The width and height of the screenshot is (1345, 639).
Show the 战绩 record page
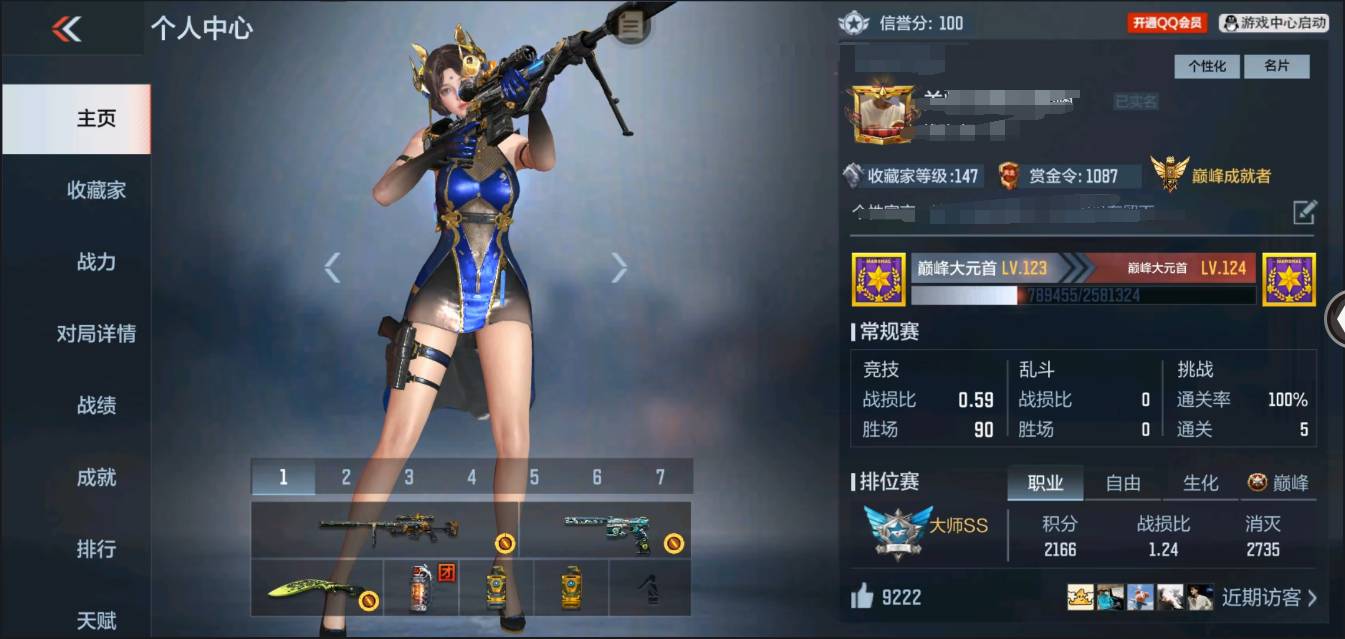point(96,405)
